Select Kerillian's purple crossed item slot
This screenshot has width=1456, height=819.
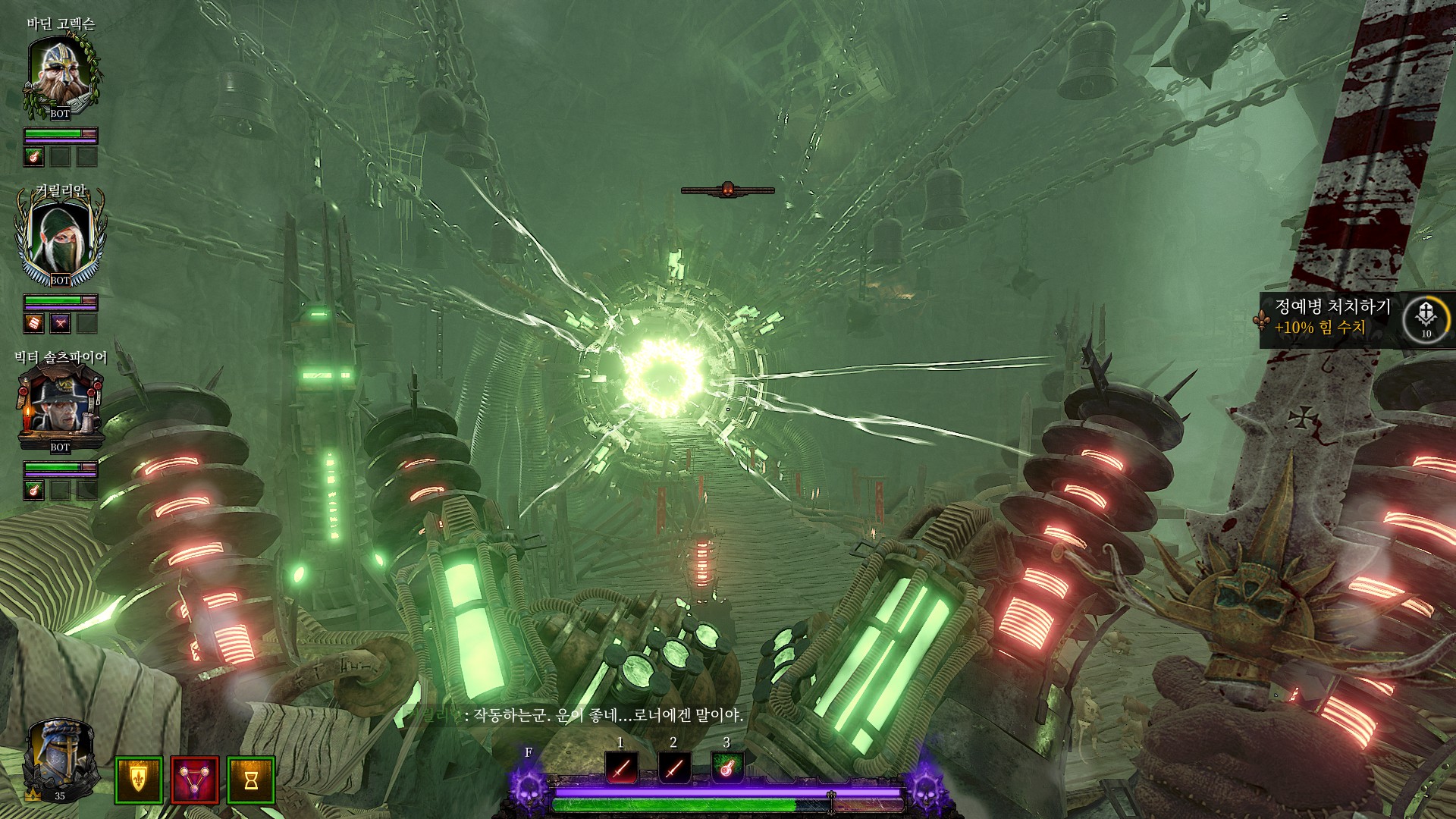(x=61, y=324)
